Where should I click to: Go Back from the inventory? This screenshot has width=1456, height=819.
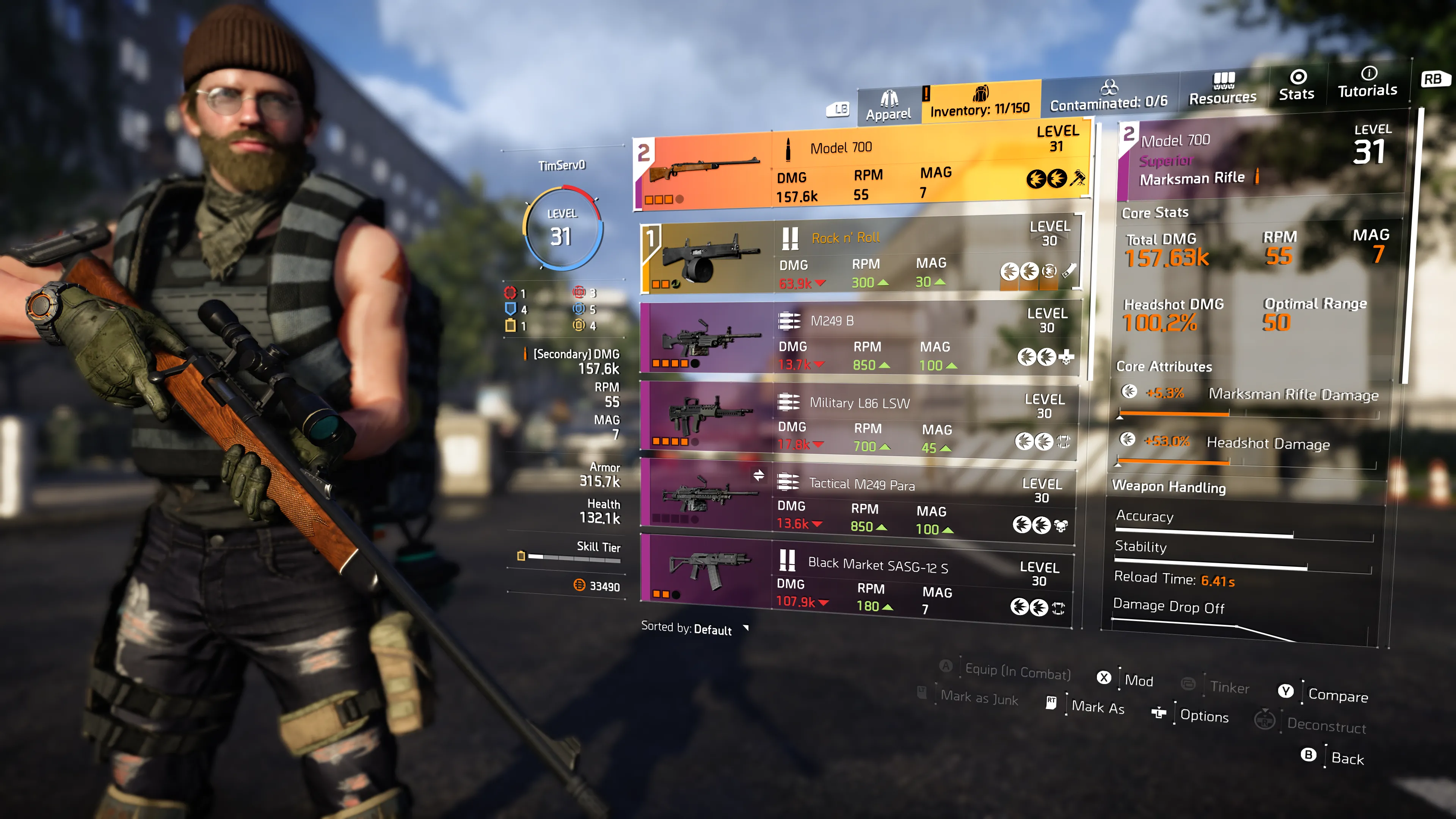[x=1347, y=758]
